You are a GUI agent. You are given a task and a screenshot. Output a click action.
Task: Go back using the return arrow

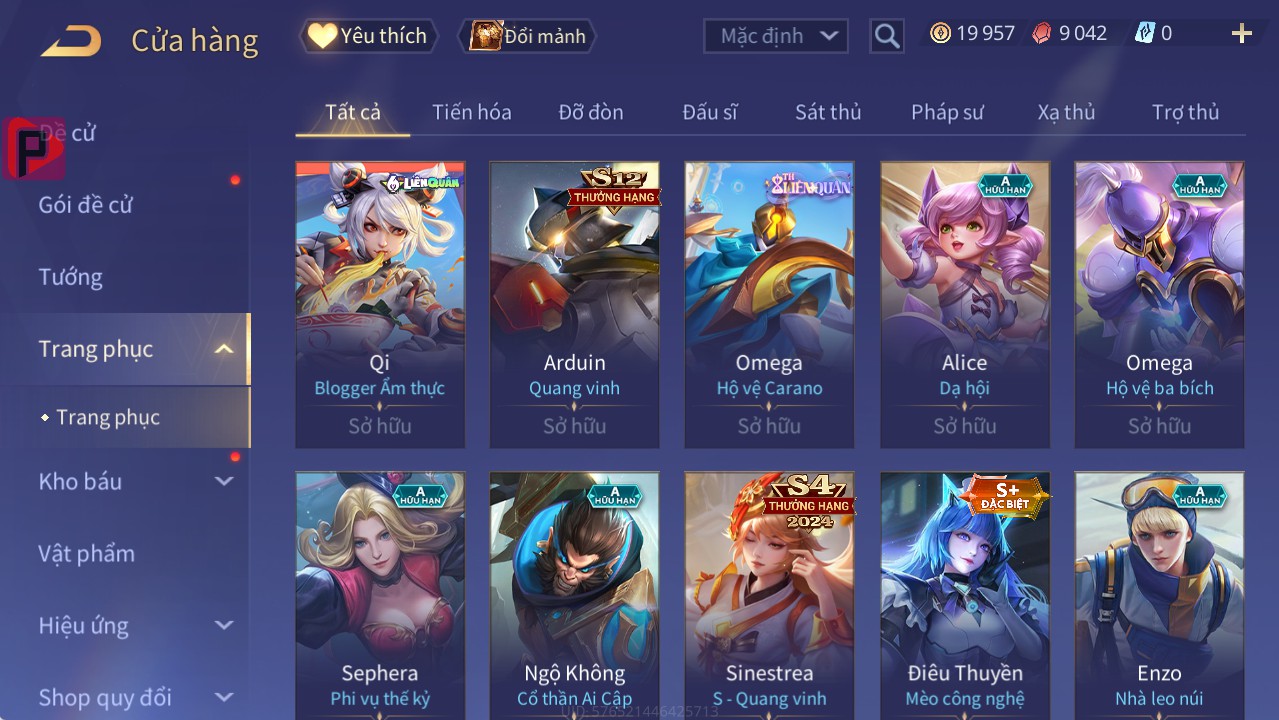tap(71, 41)
